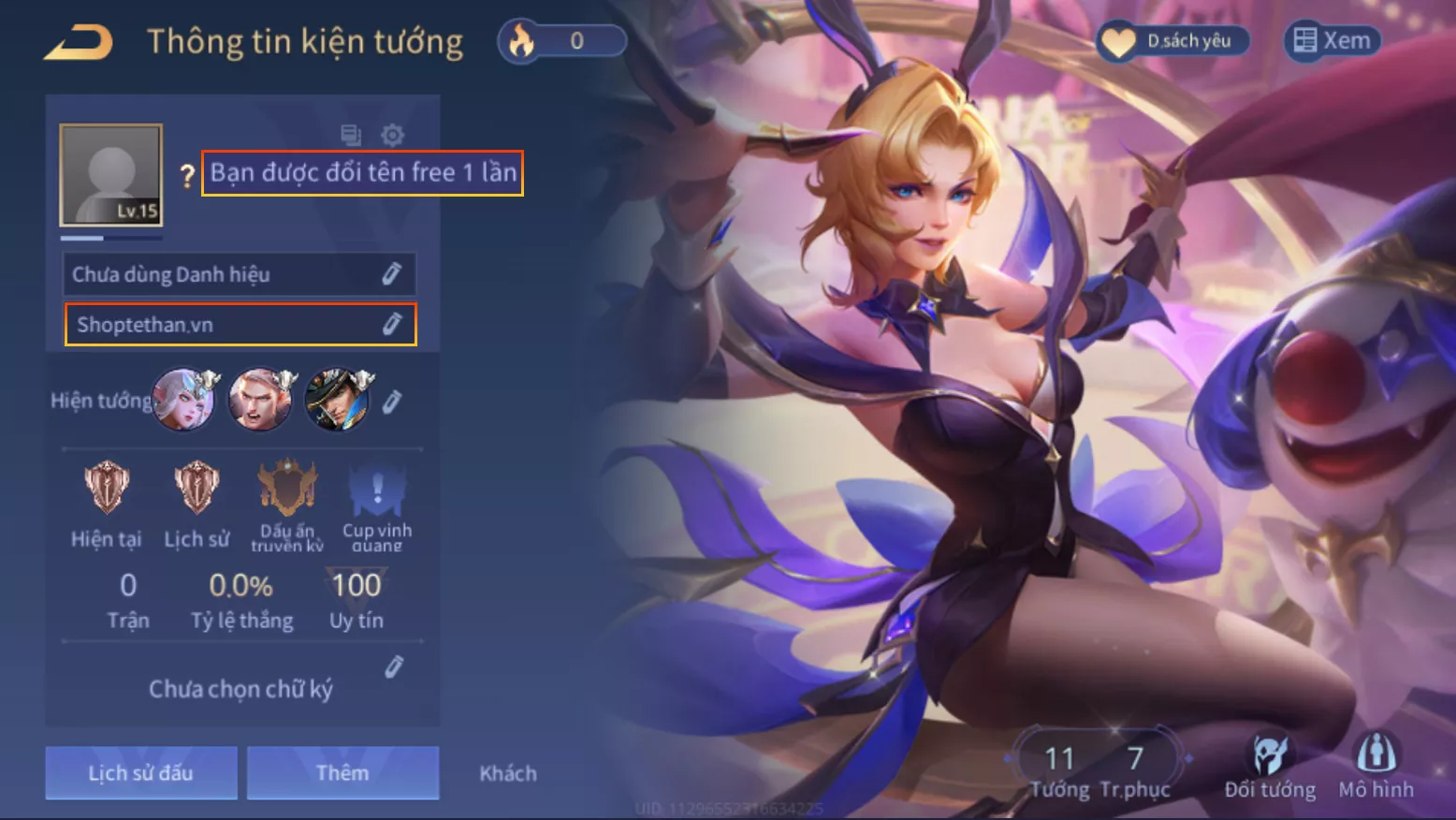
Task: Open the Dấu ấn truyền kỳ badge
Action: (287, 489)
